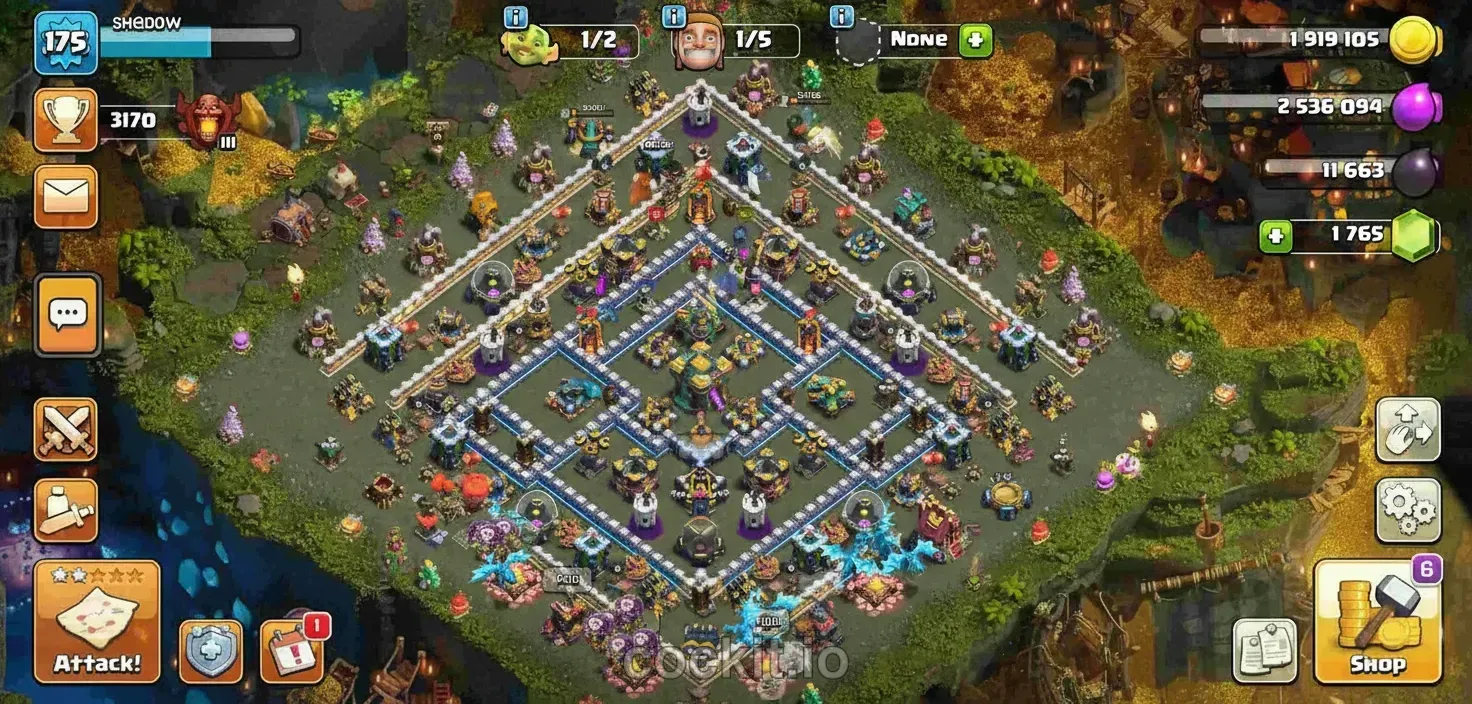Add gems with green plus
This screenshot has width=1472, height=704.
click(1275, 237)
